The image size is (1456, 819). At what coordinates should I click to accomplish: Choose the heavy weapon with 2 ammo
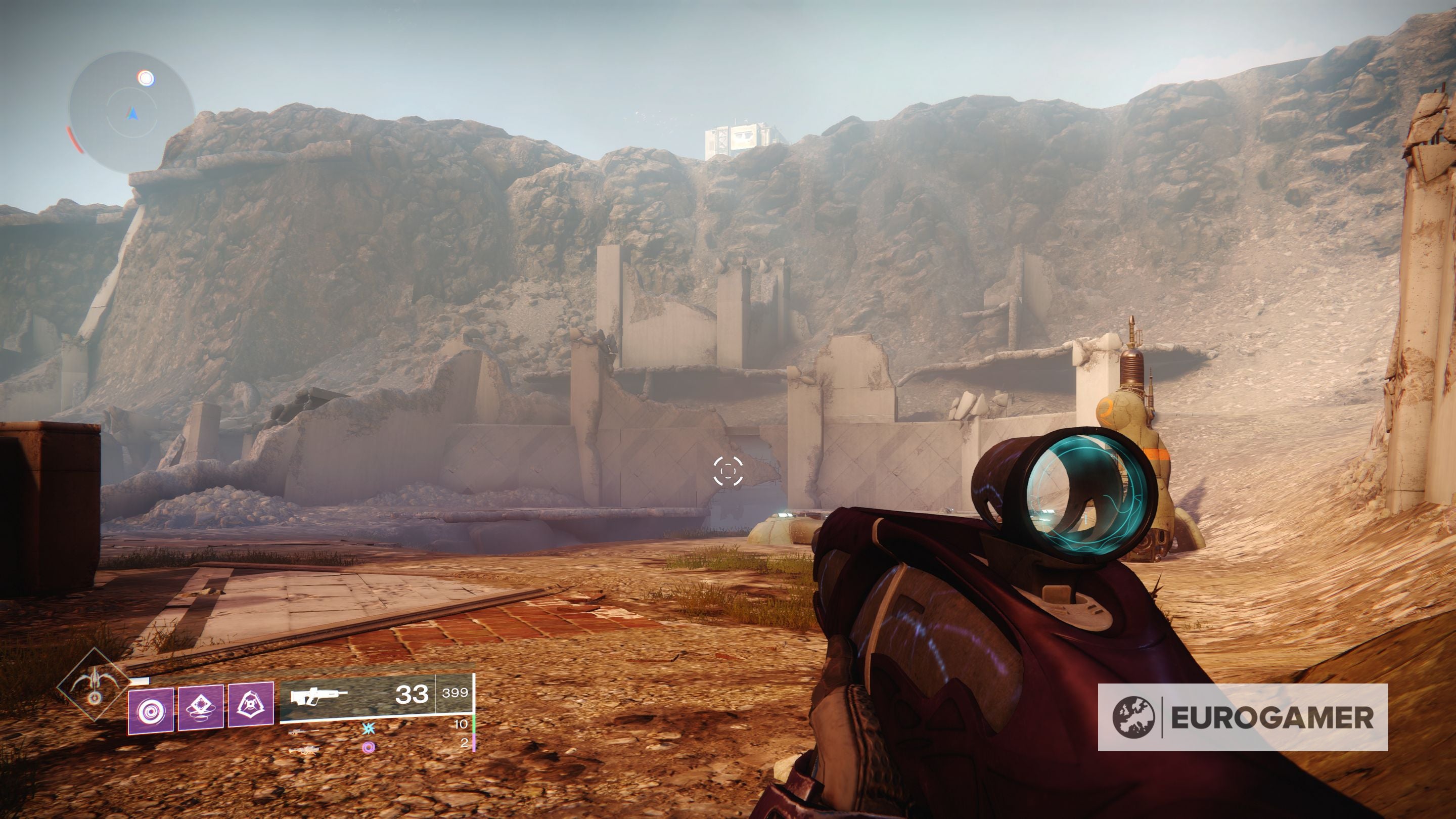coord(303,751)
